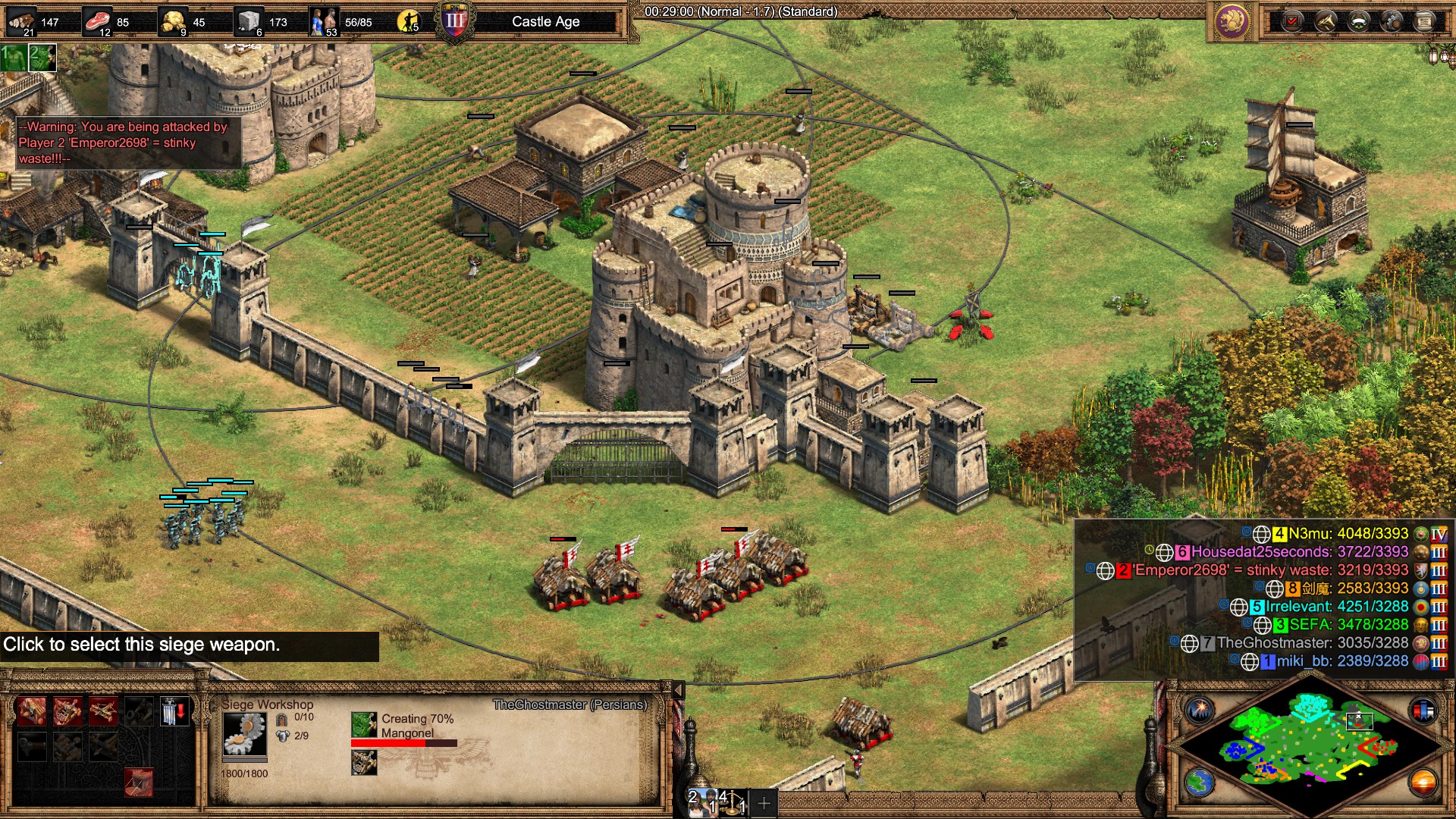Open the diplomacy horn button
Screen dimensions: 1456x819
tap(1325, 21)
